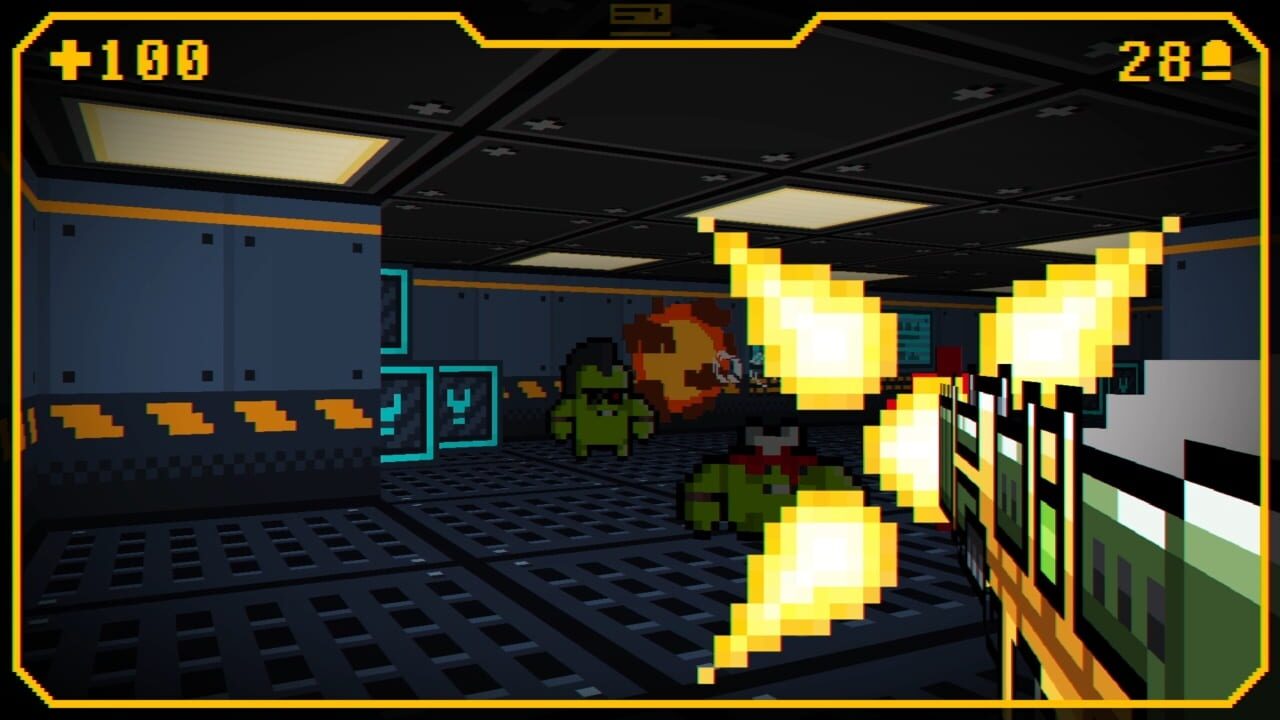The height and width of the screenshot is (720, 1280).
Task: Select the yellow indicator icon at top center
Action: [x=640, y=14]
